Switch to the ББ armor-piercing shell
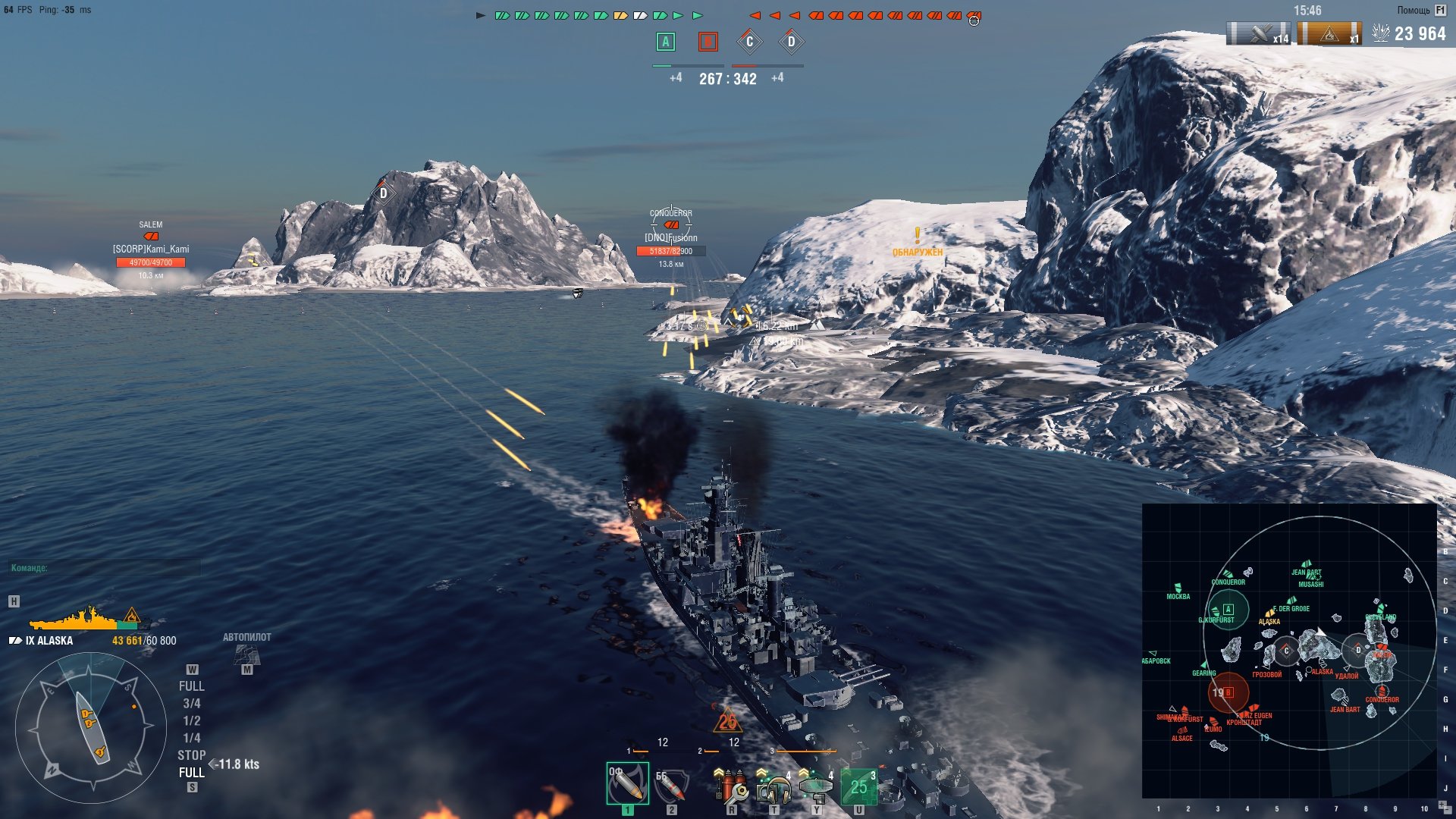The image size is (1456, 819). pos(671,786)
